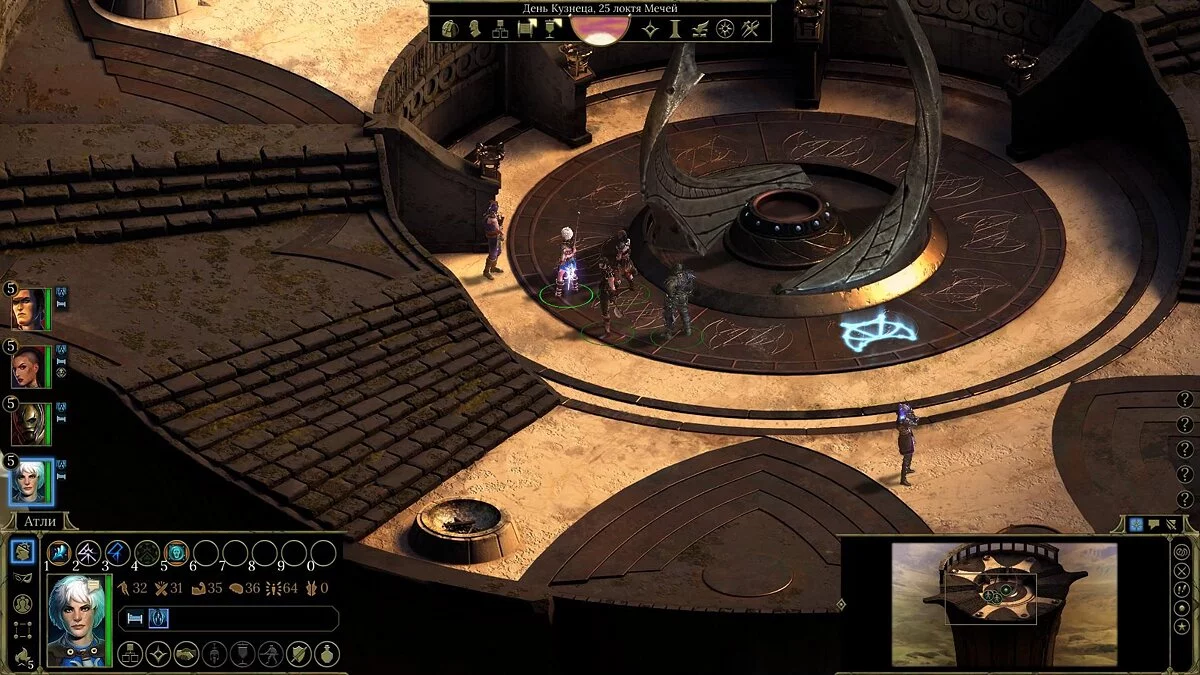Use the blue sigil ability in slot 3

118,552
